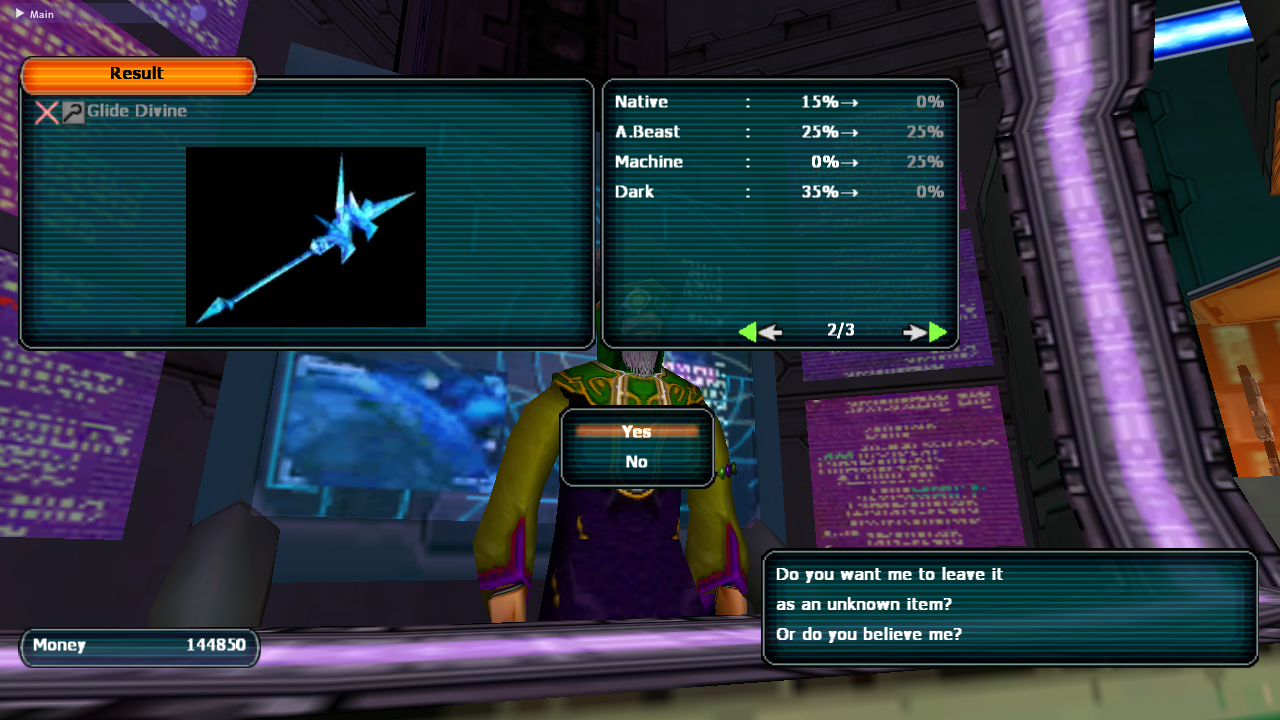Select the Dark attribute row
The width and height of the screenshot is (1280, 720).
point(780,191)
